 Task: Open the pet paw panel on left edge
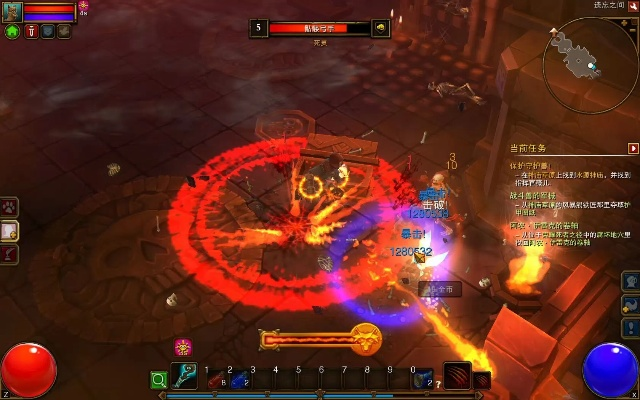click(x=9, y=207)
